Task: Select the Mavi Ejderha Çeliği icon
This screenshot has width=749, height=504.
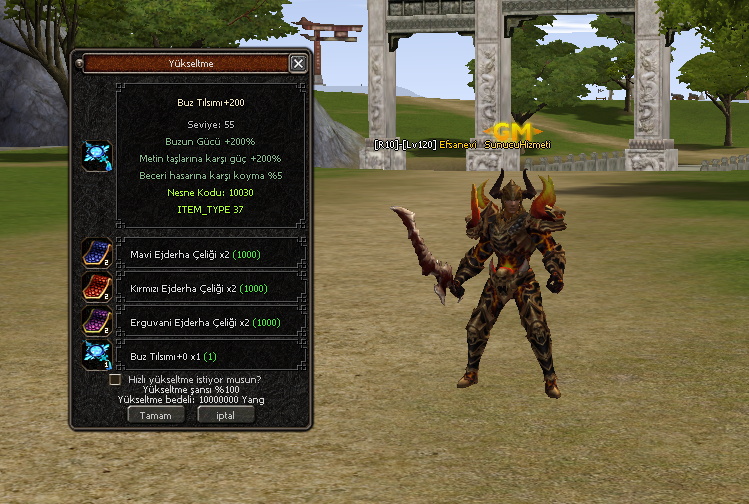Action: pyautogui.click(x=97, y=254)
